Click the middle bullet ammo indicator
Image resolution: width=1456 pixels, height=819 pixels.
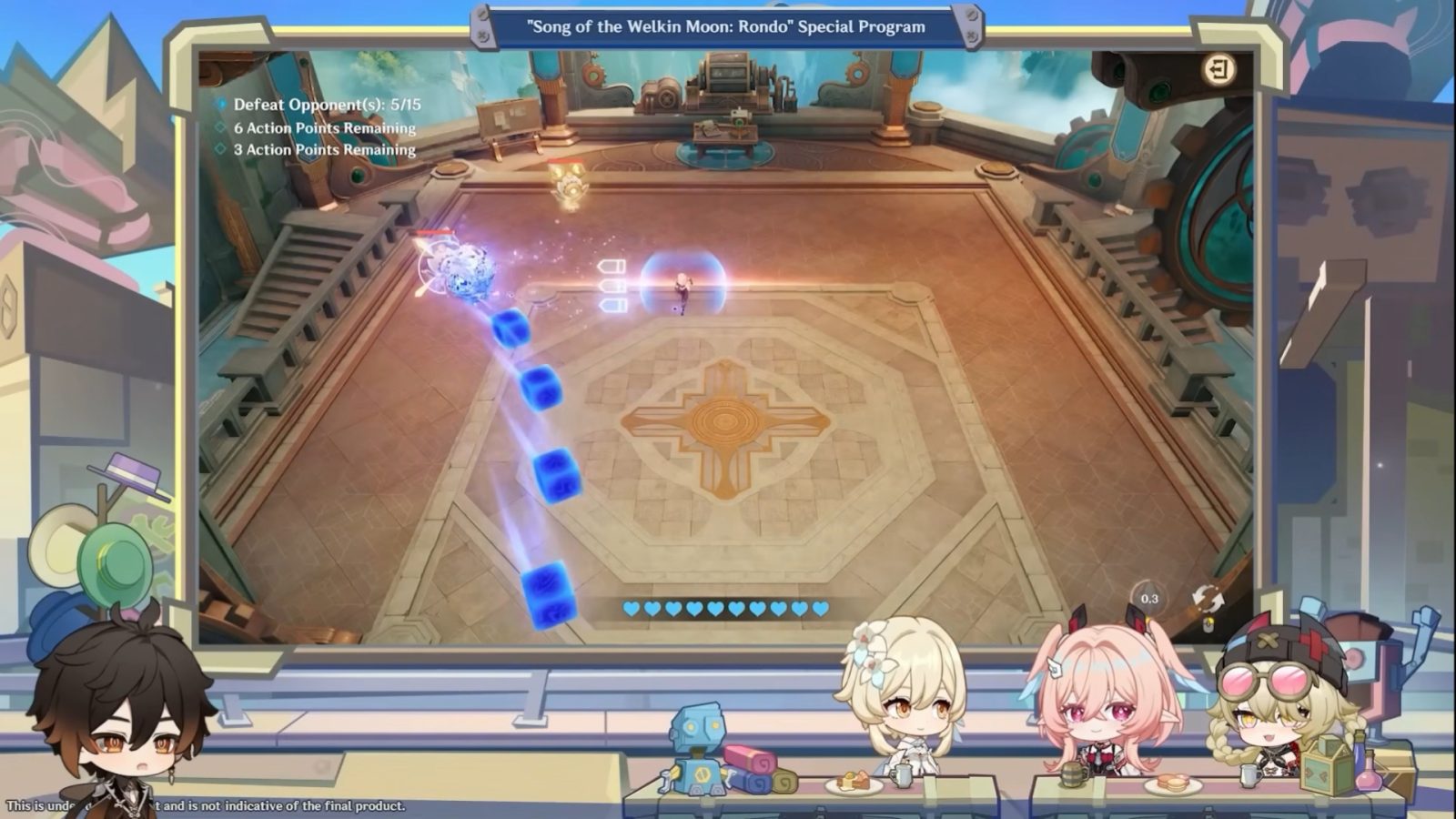[x=612, y=286]
